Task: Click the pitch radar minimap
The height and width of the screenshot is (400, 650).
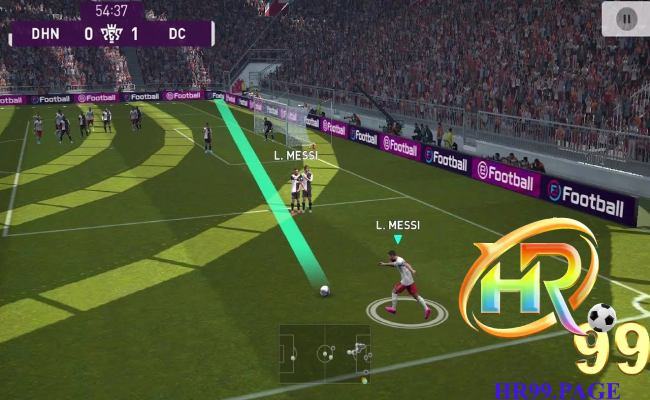Action: [324, 353]
